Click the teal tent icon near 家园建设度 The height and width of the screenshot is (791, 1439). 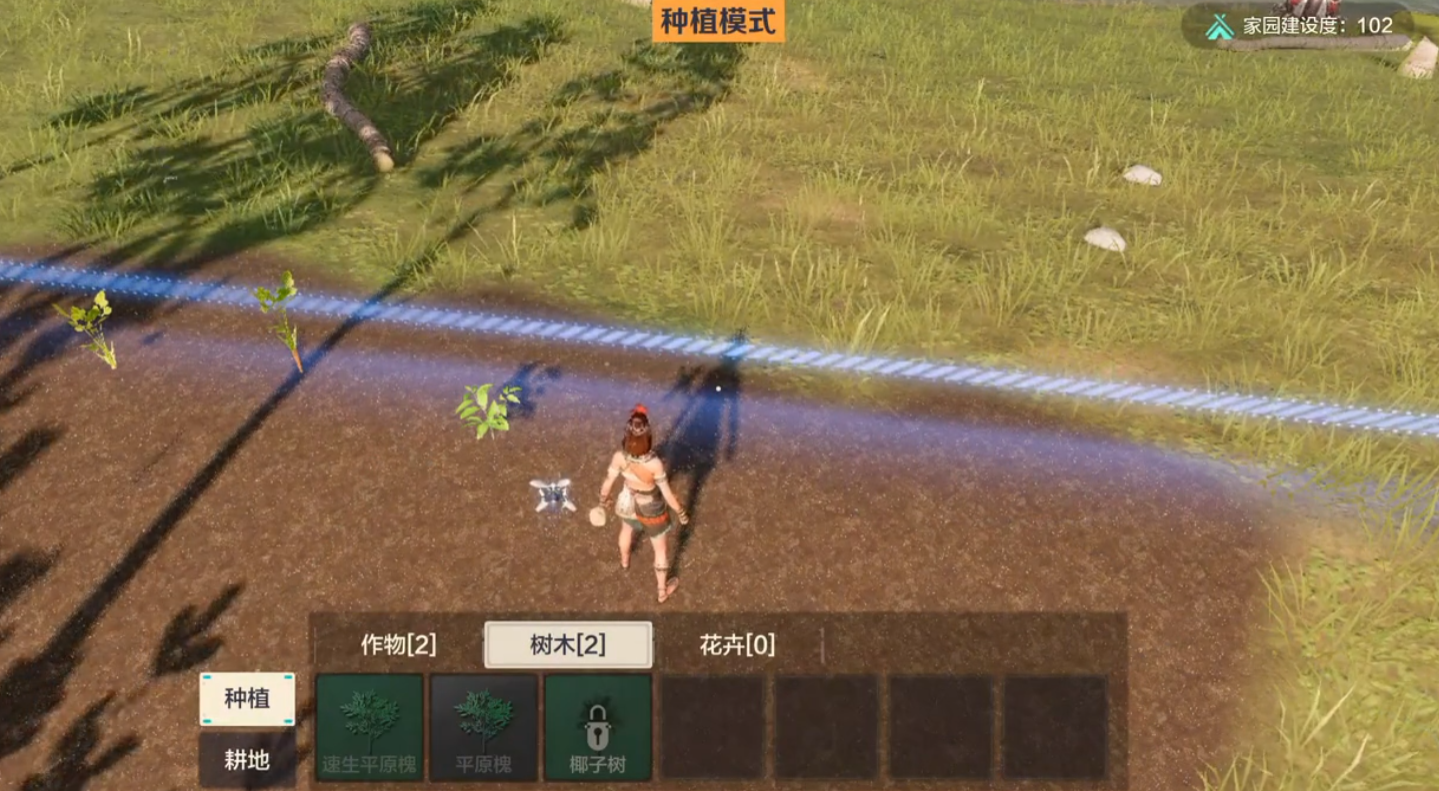click(1222, 27)
